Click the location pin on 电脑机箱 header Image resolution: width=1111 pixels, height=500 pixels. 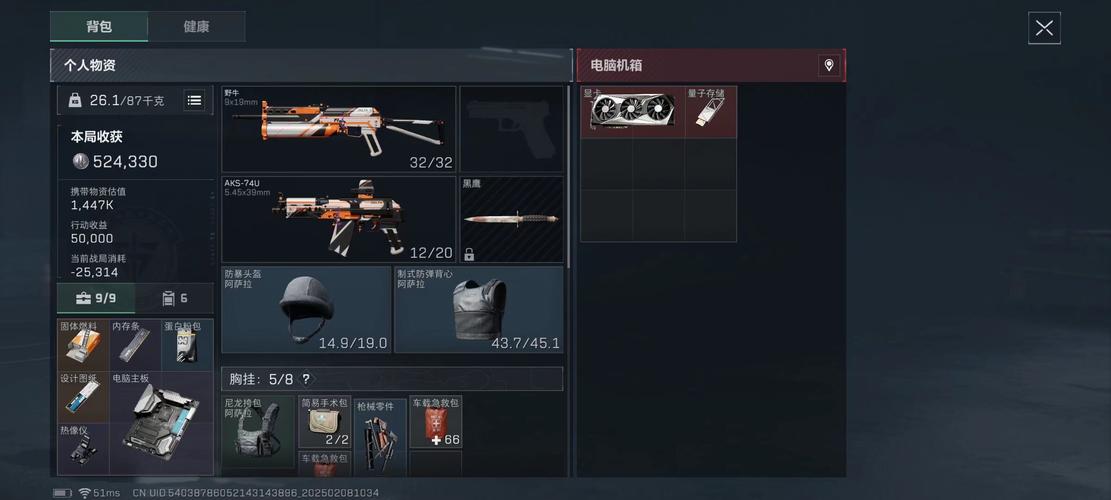[x=828, y=65]
